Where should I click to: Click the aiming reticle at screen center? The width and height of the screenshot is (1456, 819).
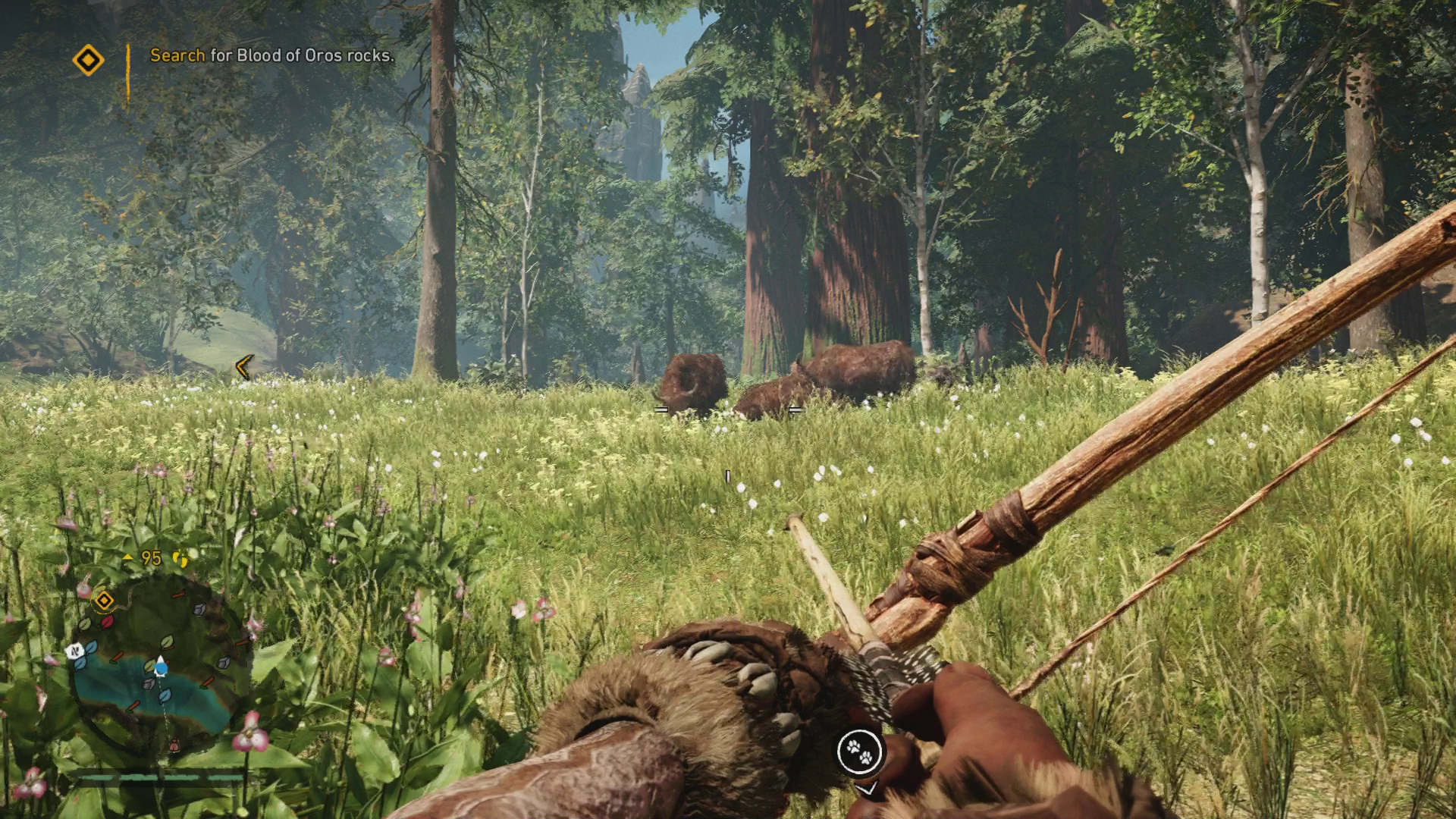point(728,475)
